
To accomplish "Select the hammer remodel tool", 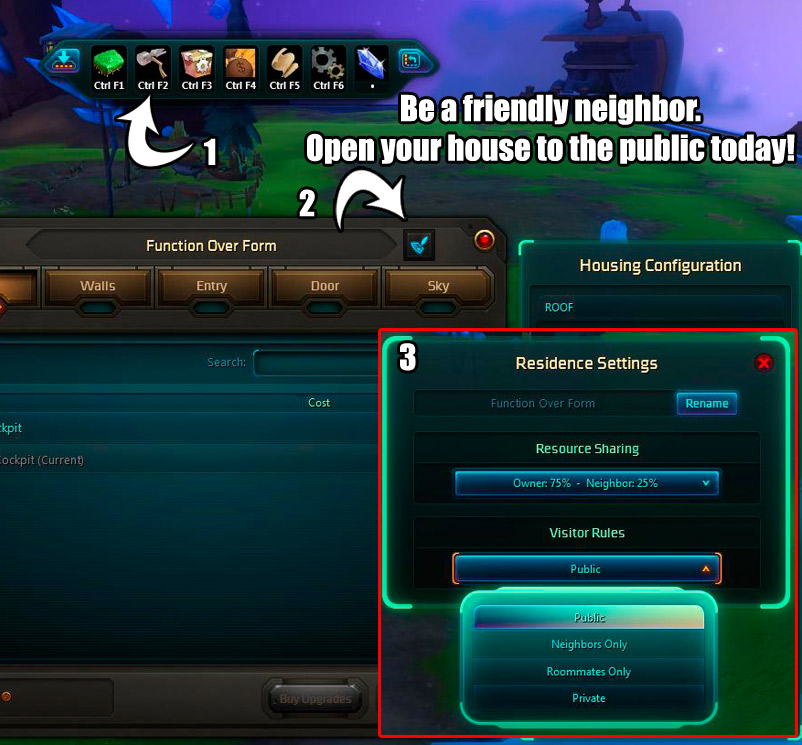I will (152, 66).
